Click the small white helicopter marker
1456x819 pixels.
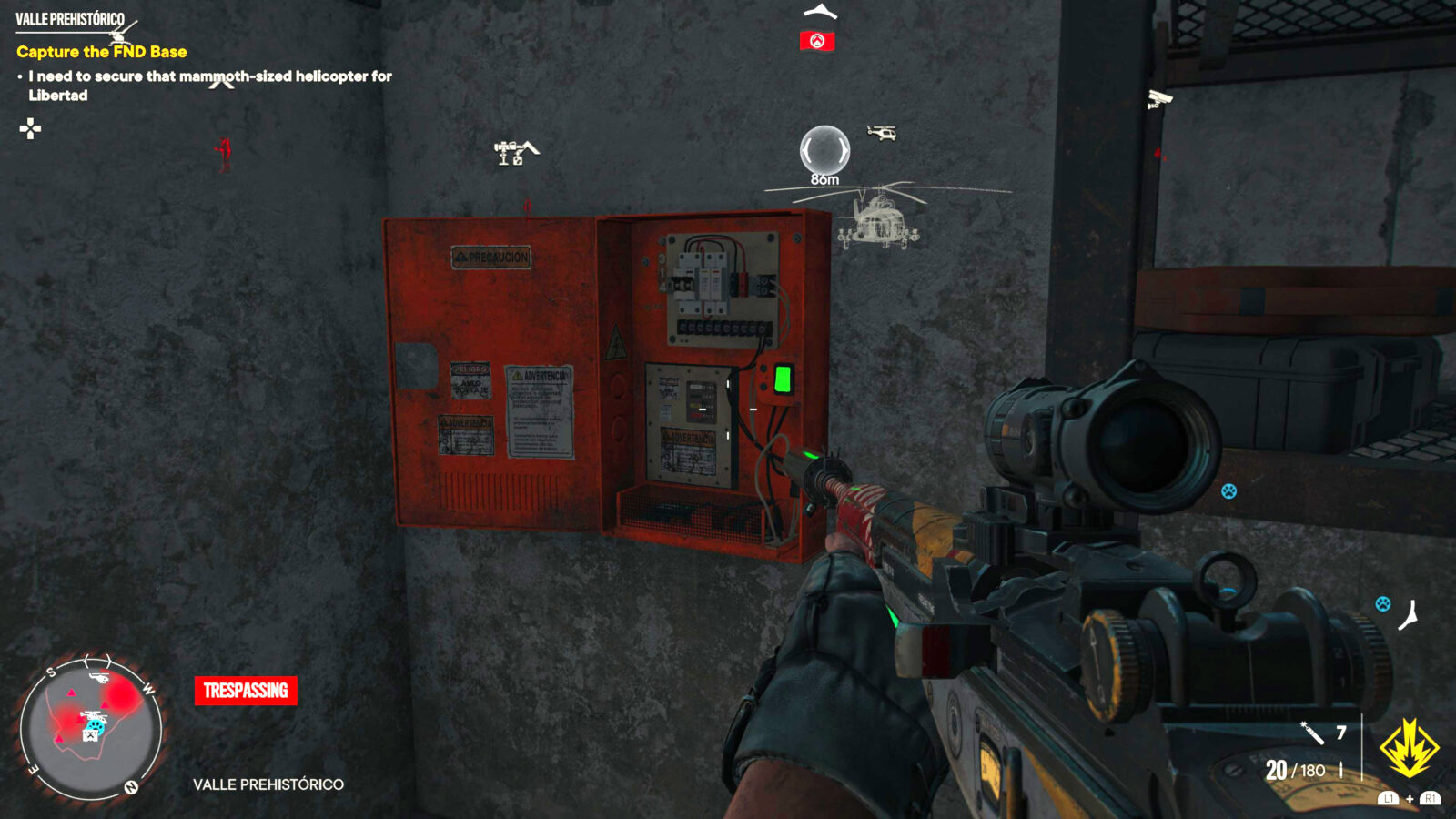click(882, 133)
